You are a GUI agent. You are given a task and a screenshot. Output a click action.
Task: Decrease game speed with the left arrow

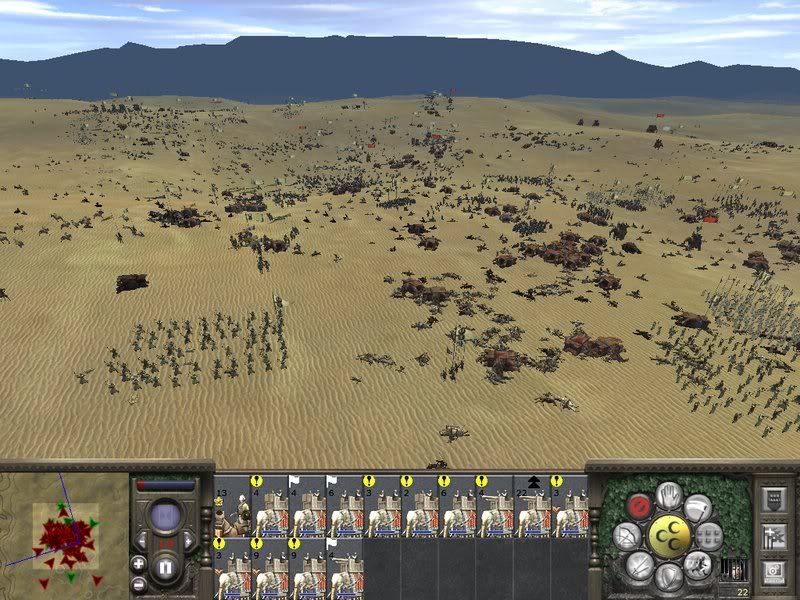coord(144,540)
